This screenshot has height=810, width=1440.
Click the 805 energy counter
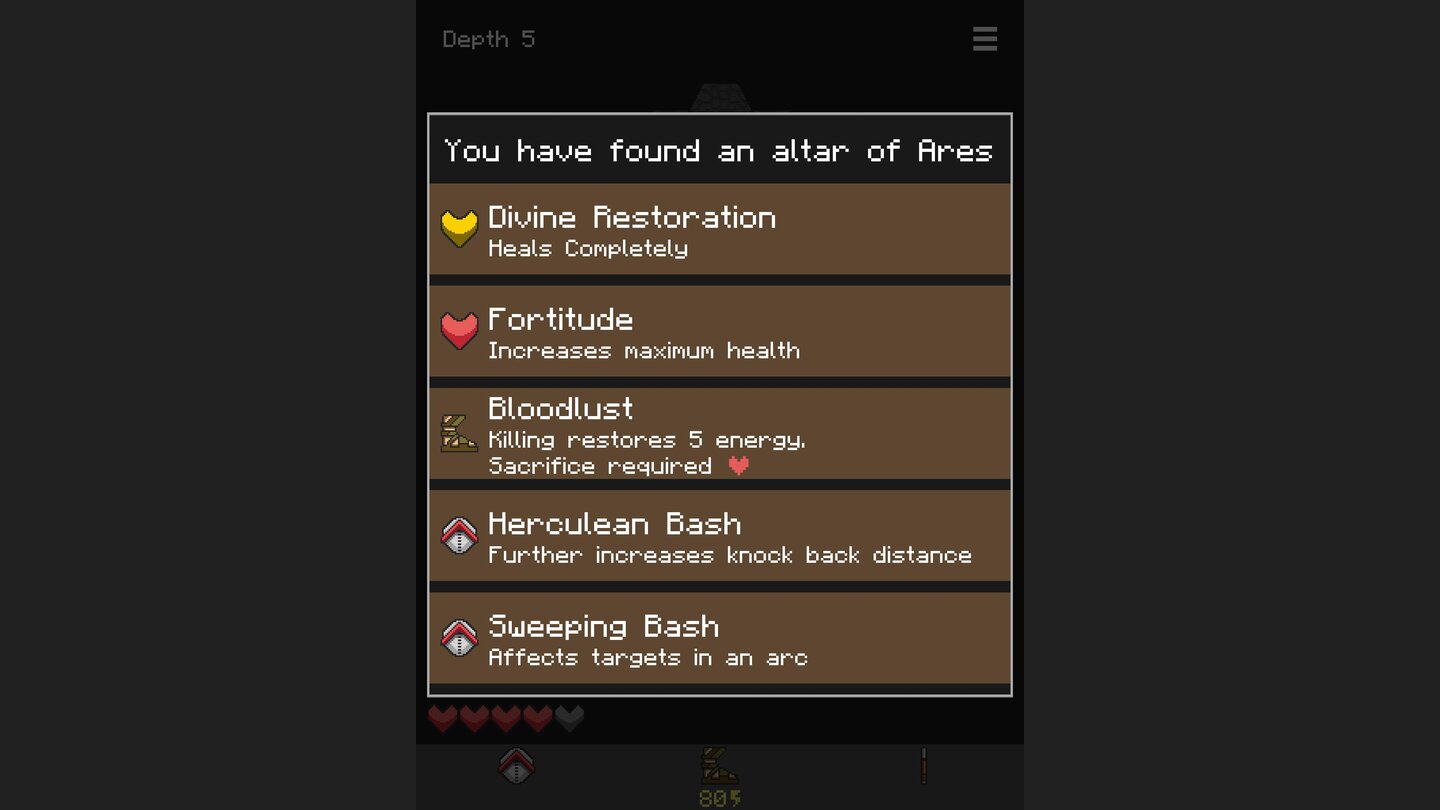tap(719, 798)
